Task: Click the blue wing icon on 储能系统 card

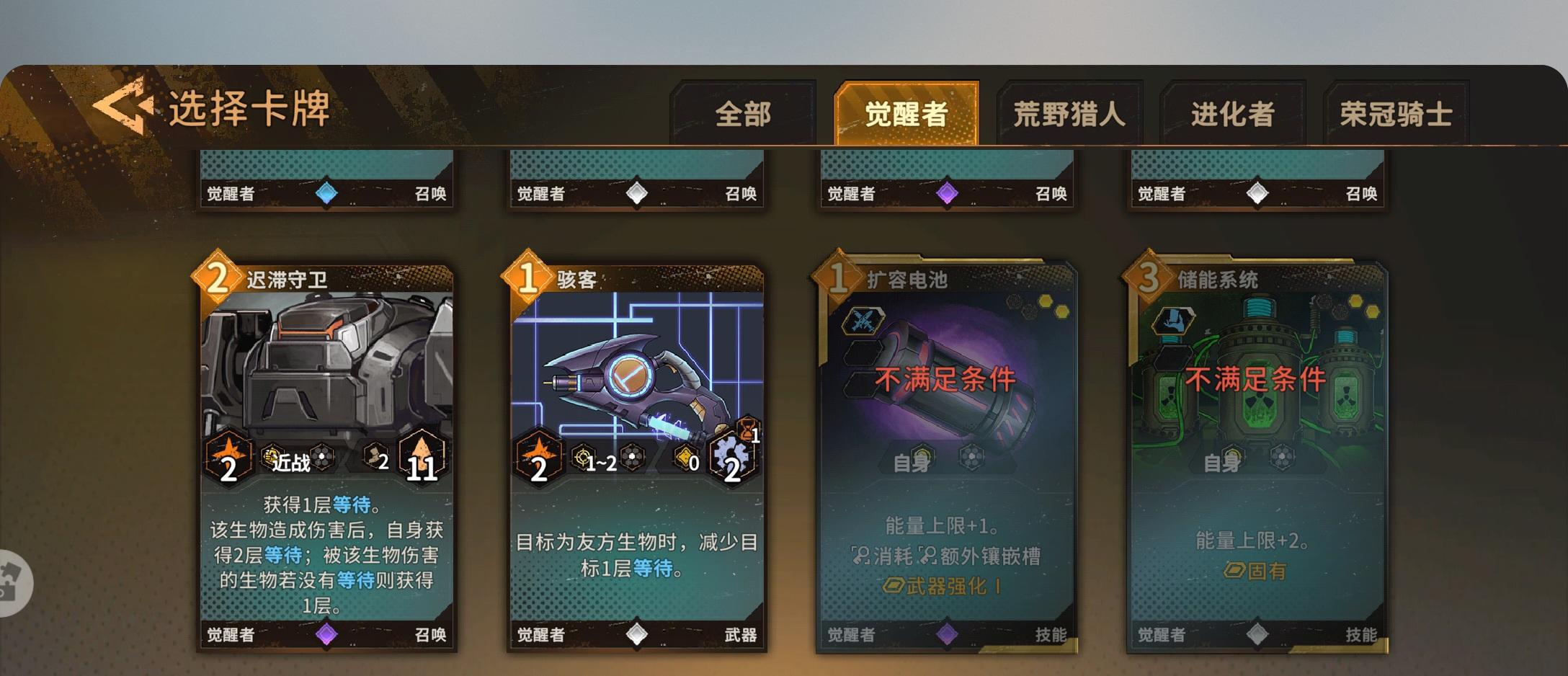Action: coord(1175,321)
